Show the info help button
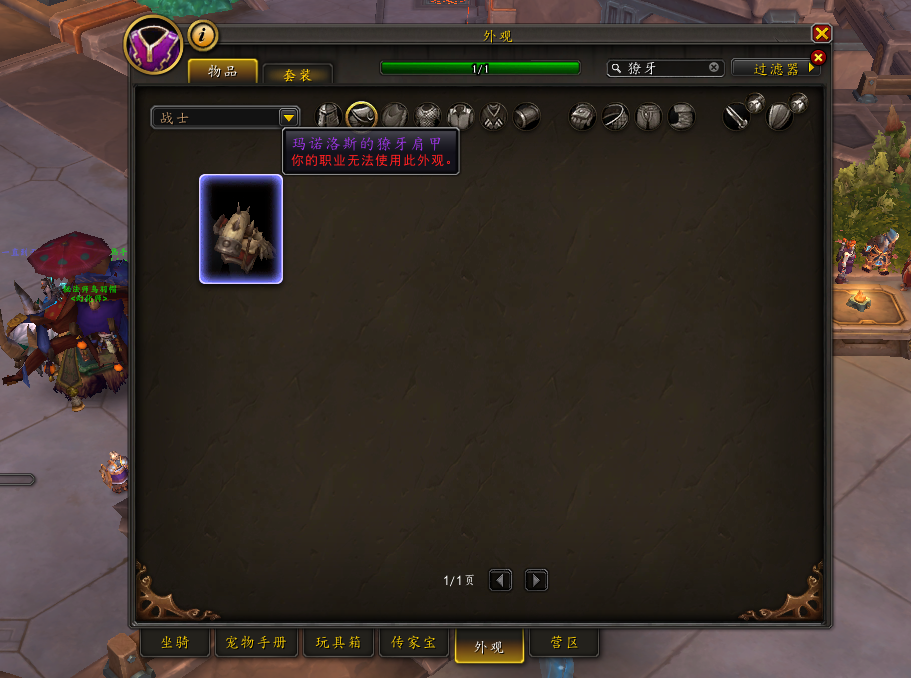The image size is (911, 678). [x=203, y=36]
